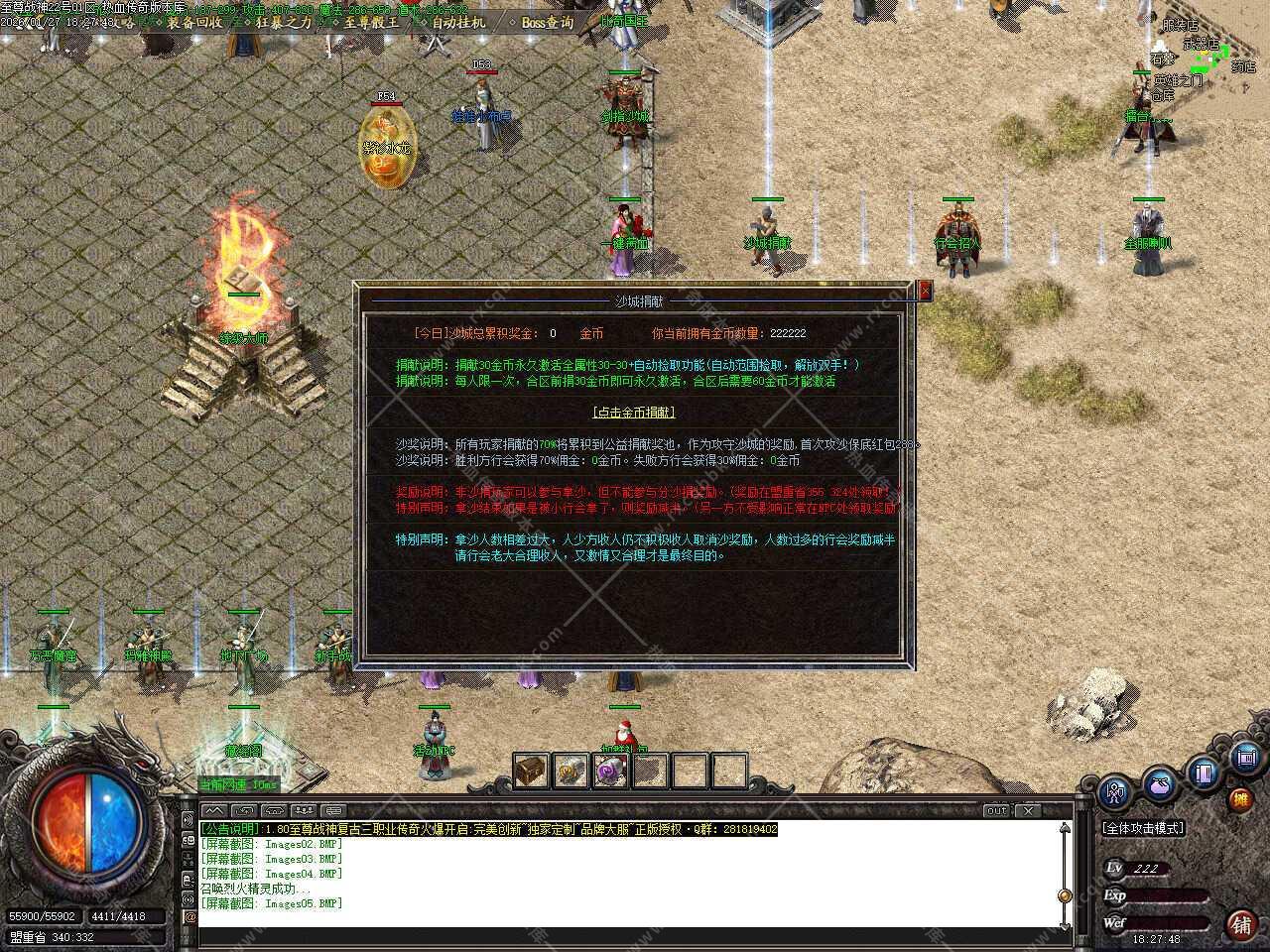Screen dimensions: 1270x952
Task: Close the chat window with X
Action: 1029,810
